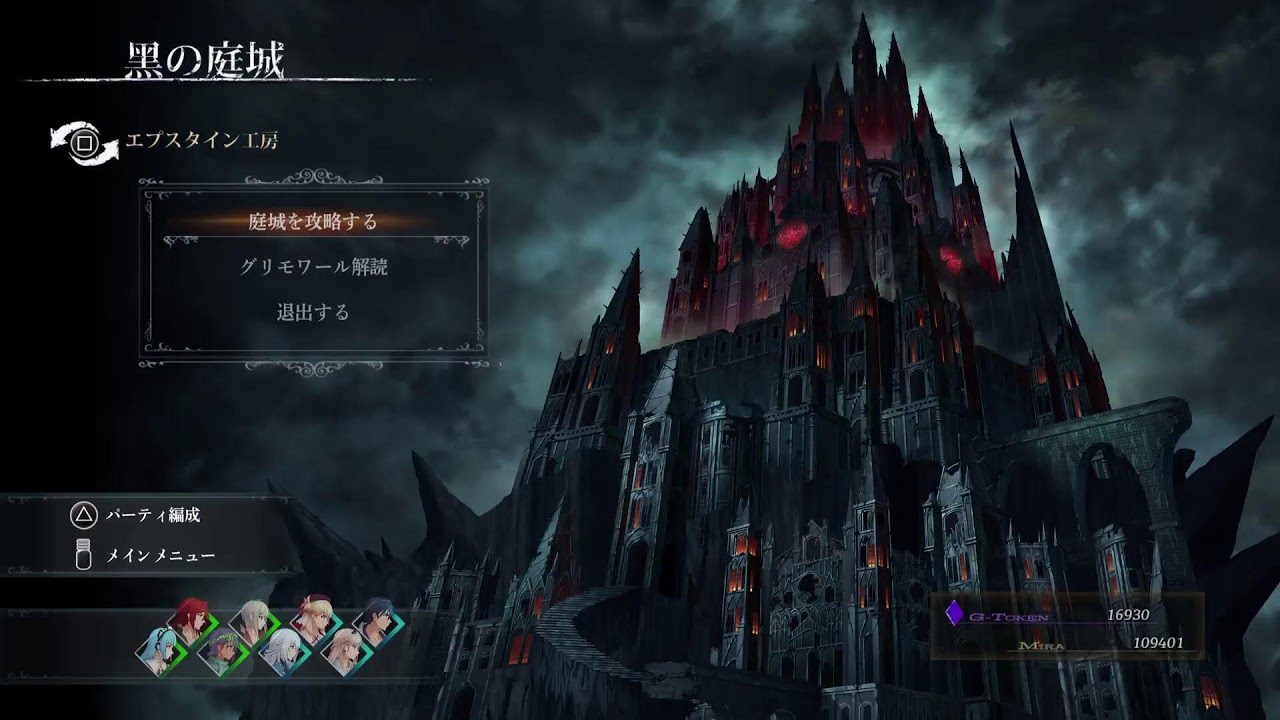1280x720 pixels.
Task: Pick the purple-haired dark-skinned character portrait
Action: (220, 652)
